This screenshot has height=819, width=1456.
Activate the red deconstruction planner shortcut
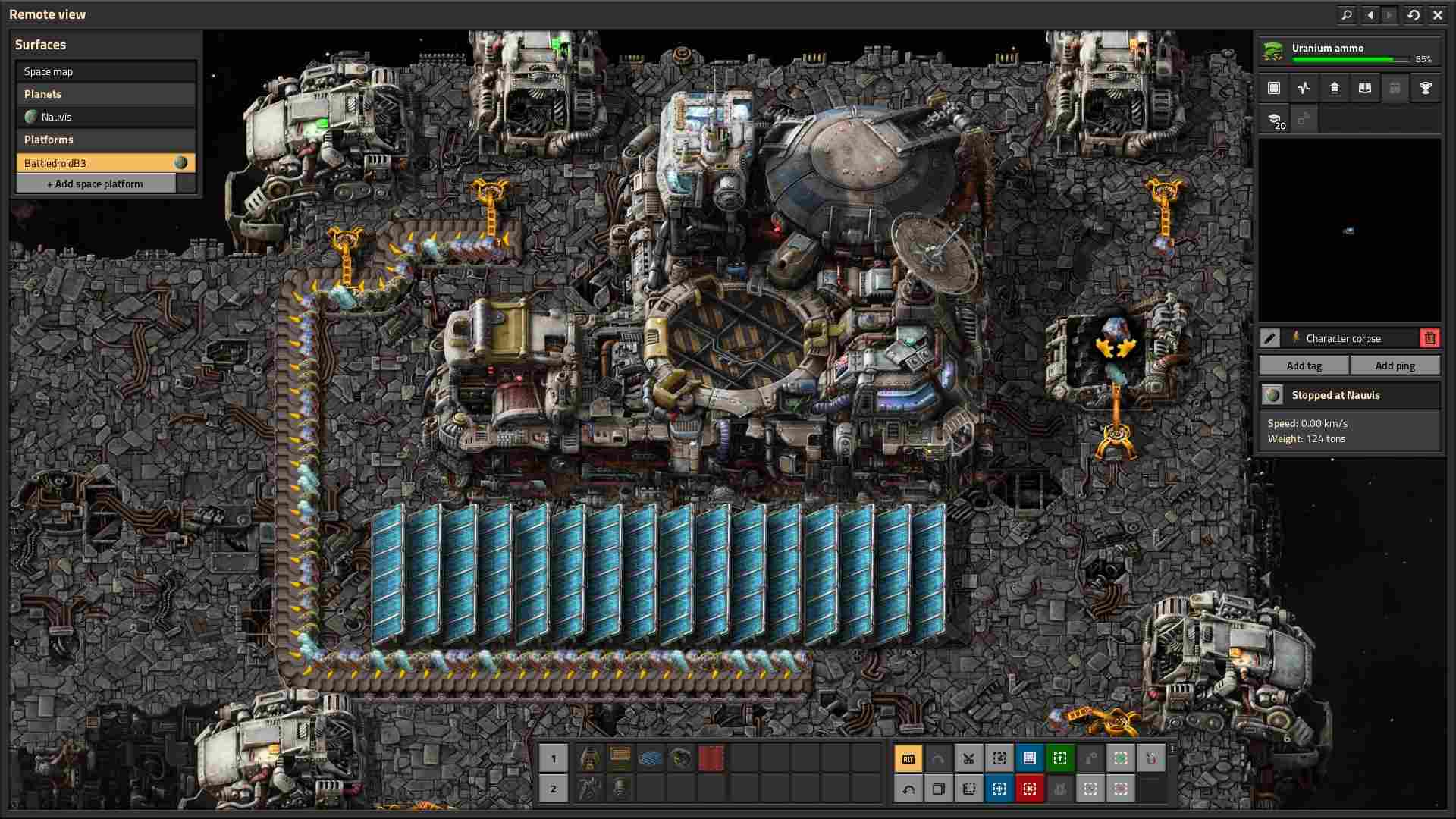pyautogui.click(x=1029, y=789)
